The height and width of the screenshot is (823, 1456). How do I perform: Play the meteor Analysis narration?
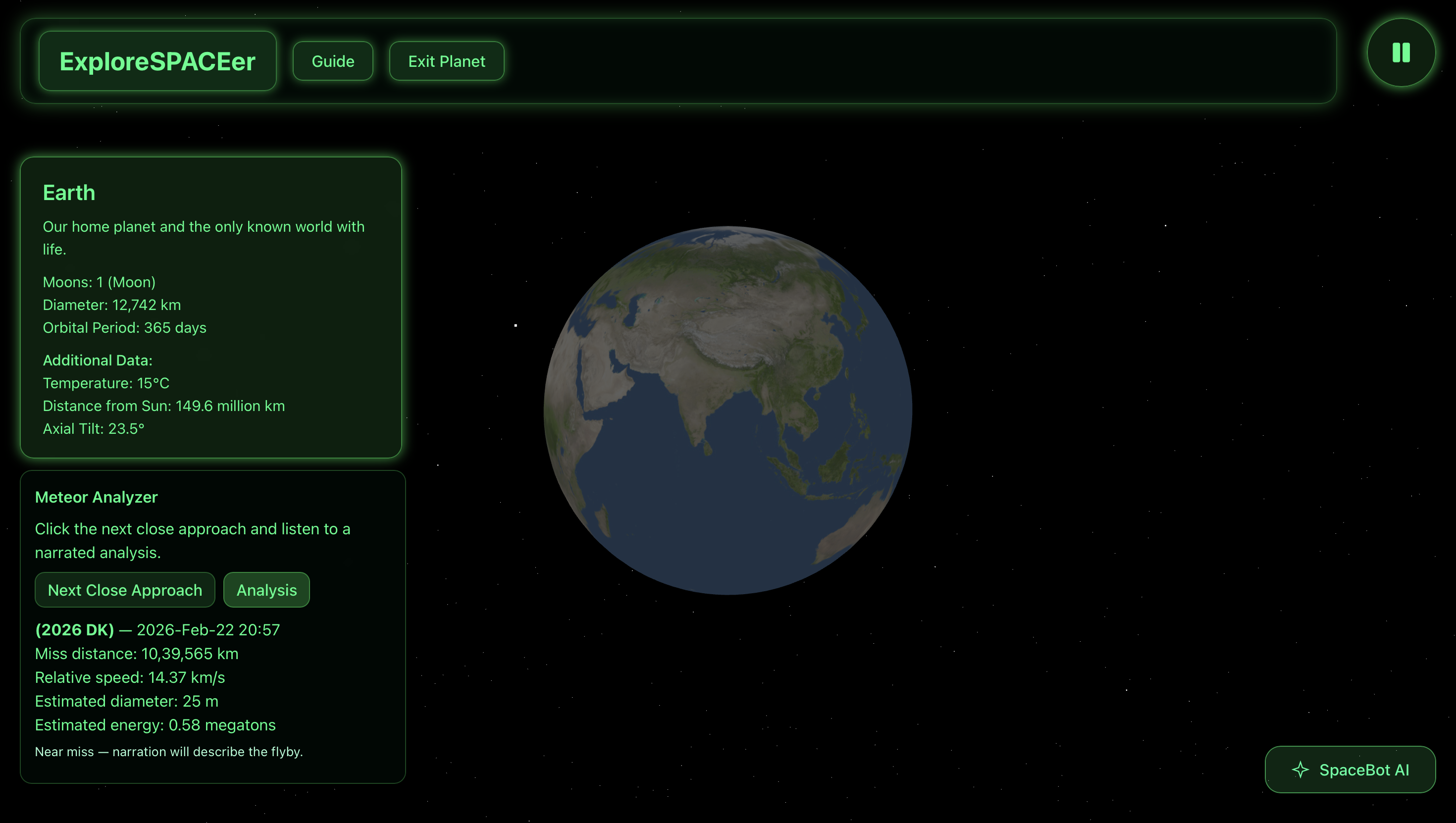click(x=266, y=590)
